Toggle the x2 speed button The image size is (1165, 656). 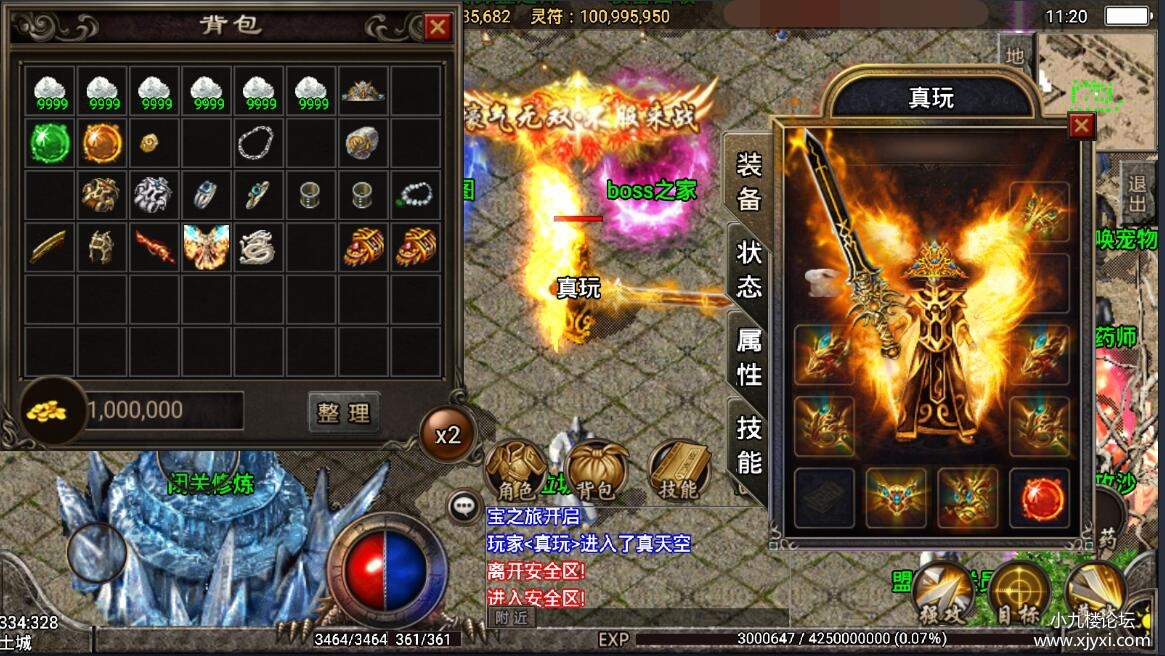pos(447,435)
